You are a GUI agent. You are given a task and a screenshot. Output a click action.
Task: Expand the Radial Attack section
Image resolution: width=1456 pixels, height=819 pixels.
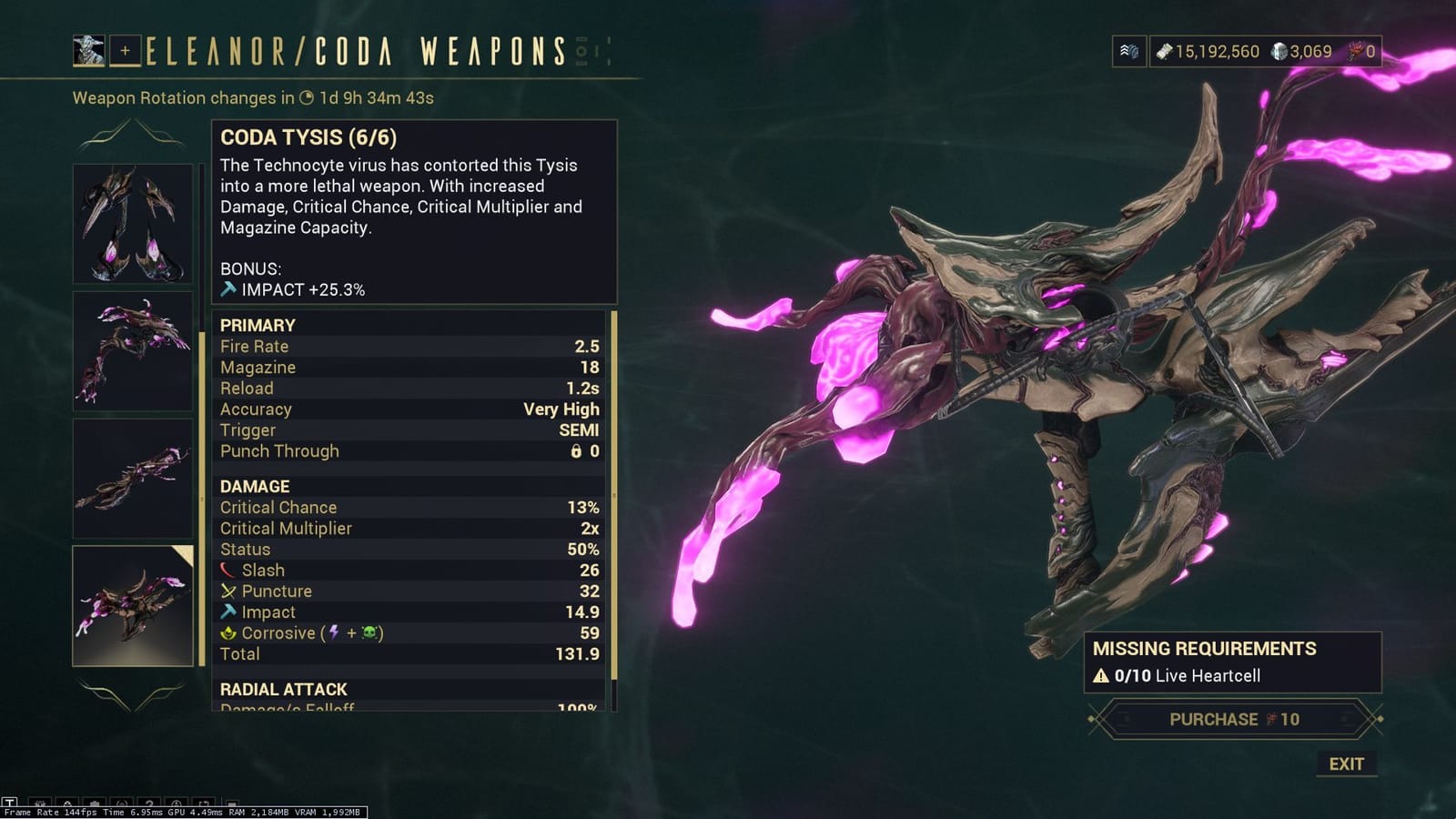coord(283,689)
